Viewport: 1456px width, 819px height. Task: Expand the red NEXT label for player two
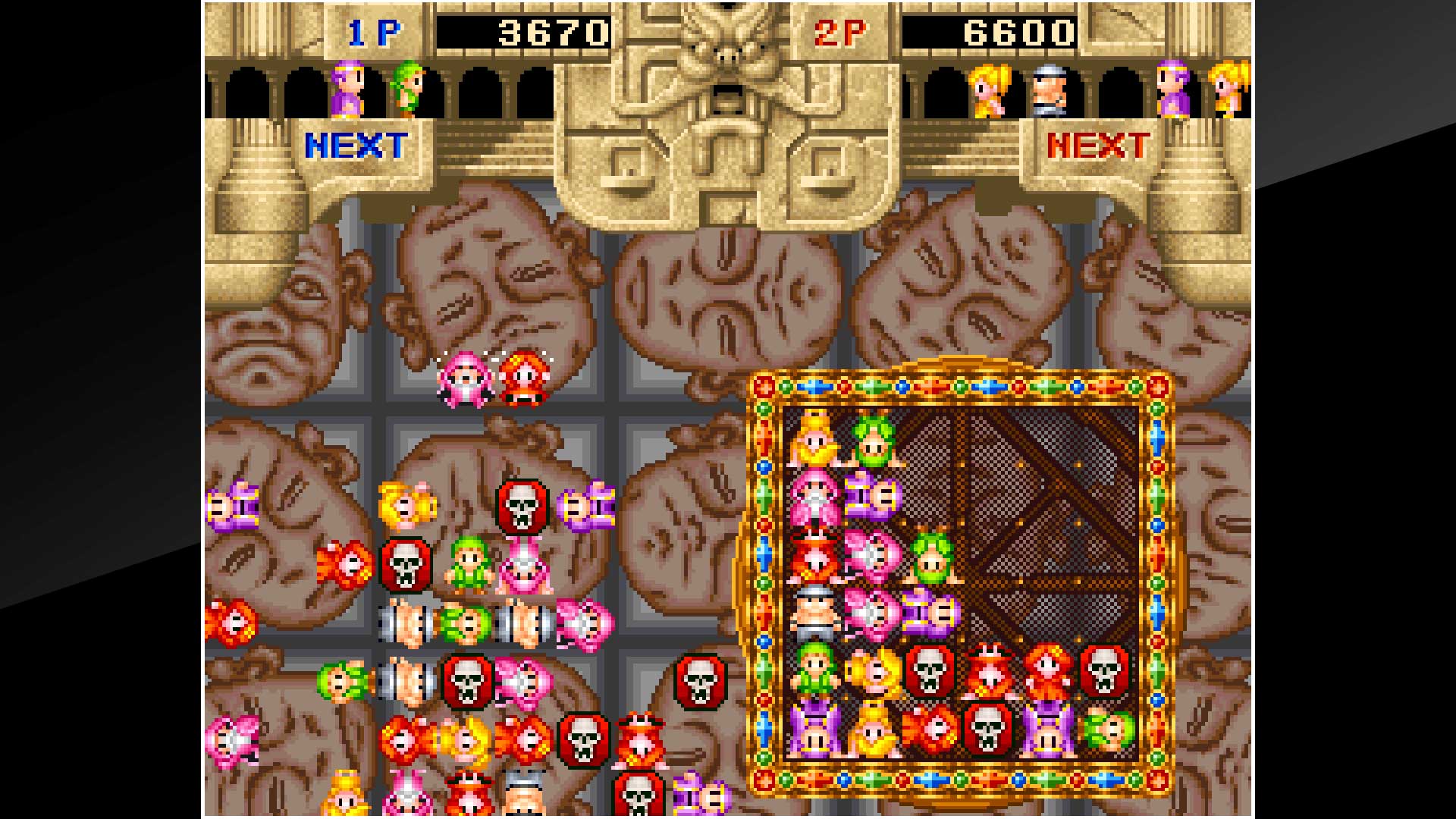coord(1100,144)
